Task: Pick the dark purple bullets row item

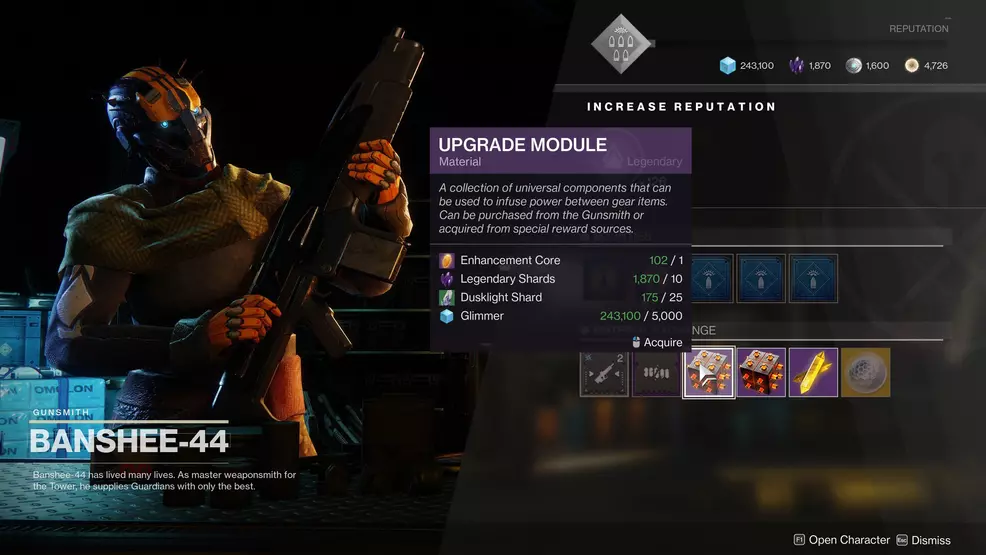Action: (656, 372)
